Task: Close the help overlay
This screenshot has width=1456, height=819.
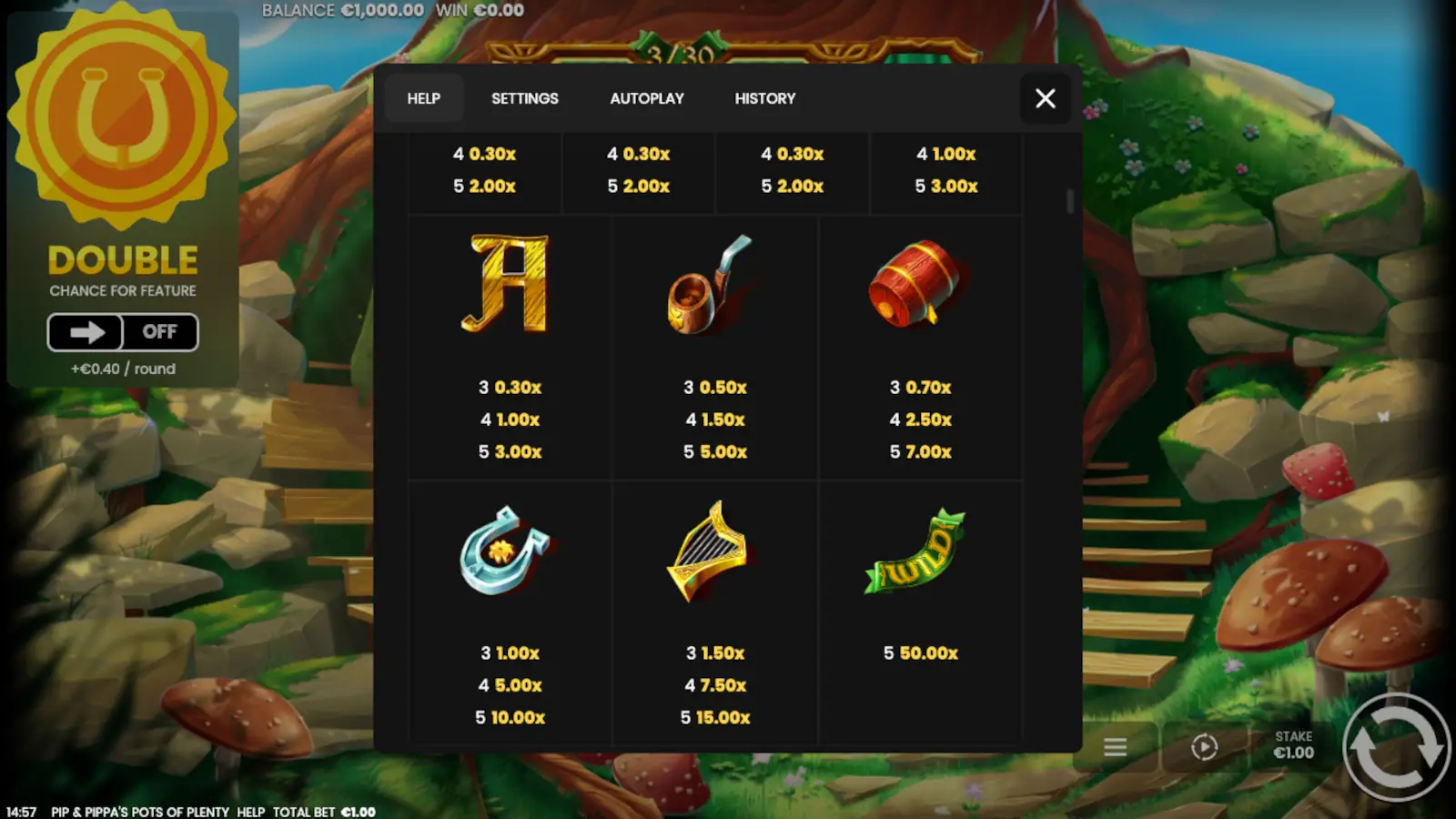Action: pyautogui.click(x=1045, y=98)
